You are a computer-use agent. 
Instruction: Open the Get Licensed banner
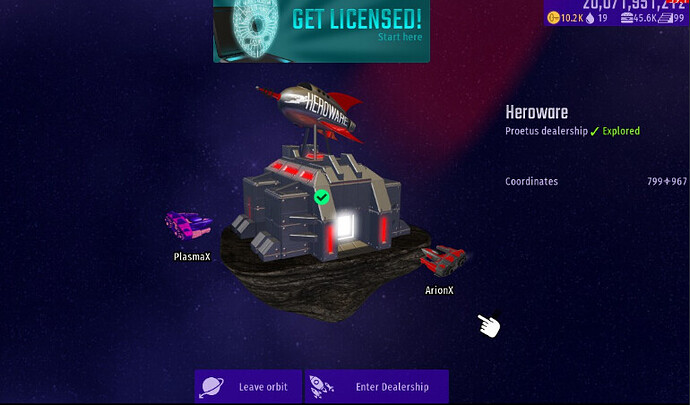[x=321, y=31]
